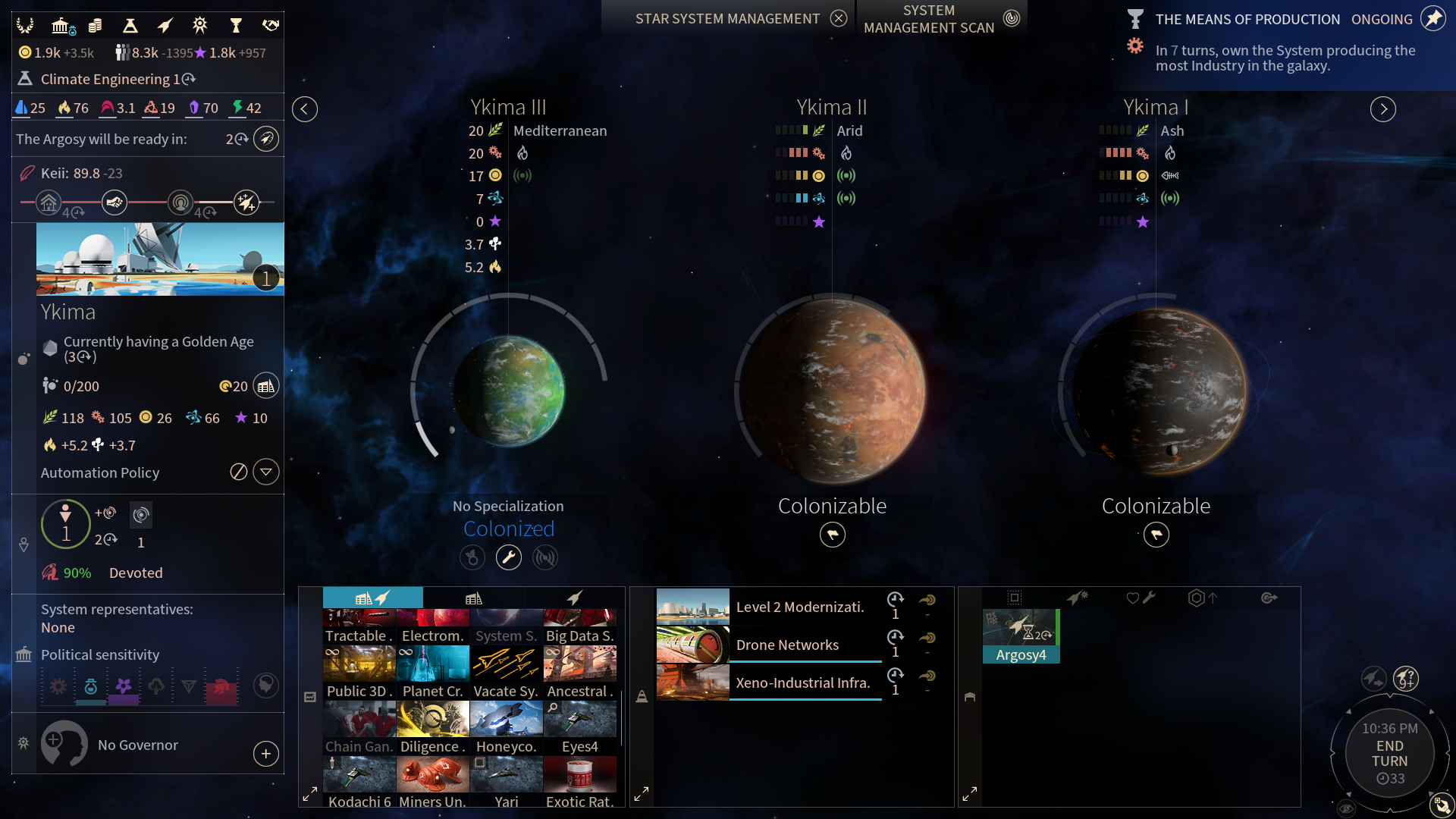Expand the constructible items panel

coord(310,794)
